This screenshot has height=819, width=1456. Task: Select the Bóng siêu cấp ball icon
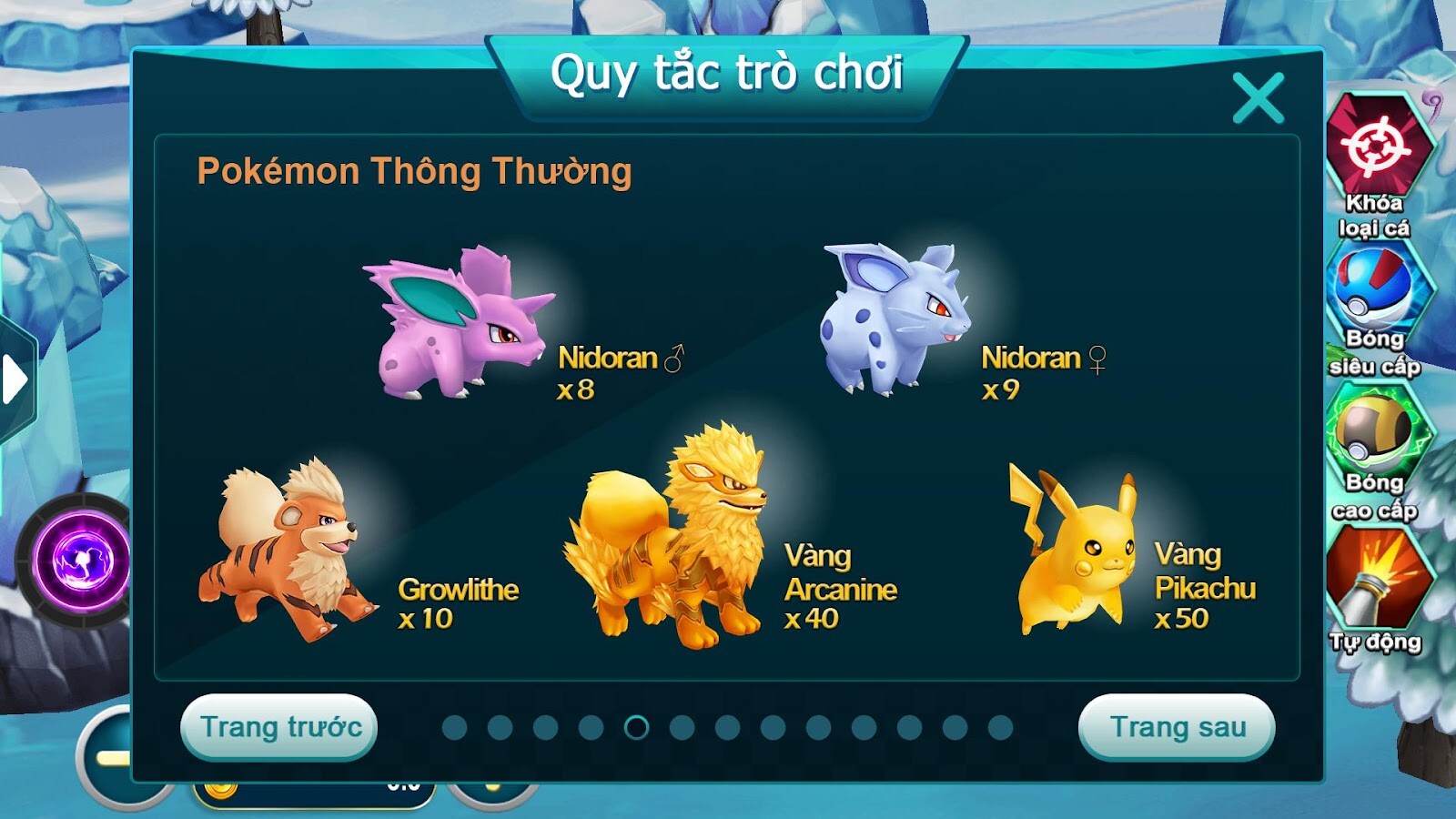coord(1379,287)
